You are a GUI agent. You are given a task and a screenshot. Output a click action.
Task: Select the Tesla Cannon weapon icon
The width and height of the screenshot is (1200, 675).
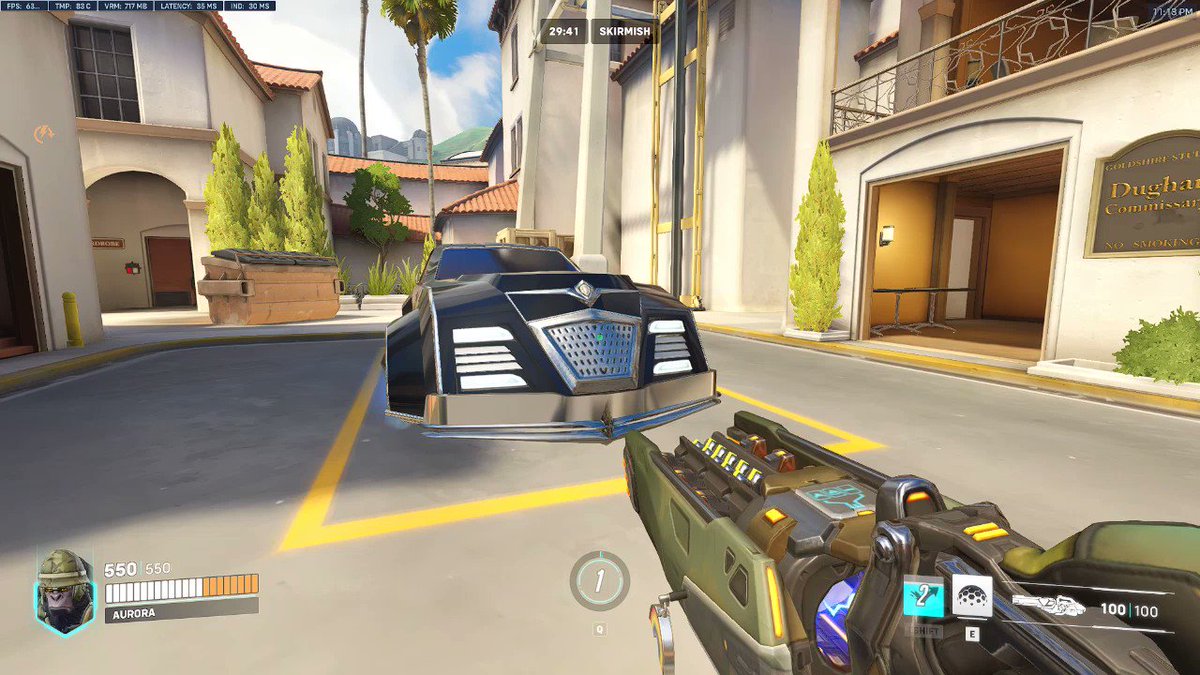click(x=1048, y=604)
